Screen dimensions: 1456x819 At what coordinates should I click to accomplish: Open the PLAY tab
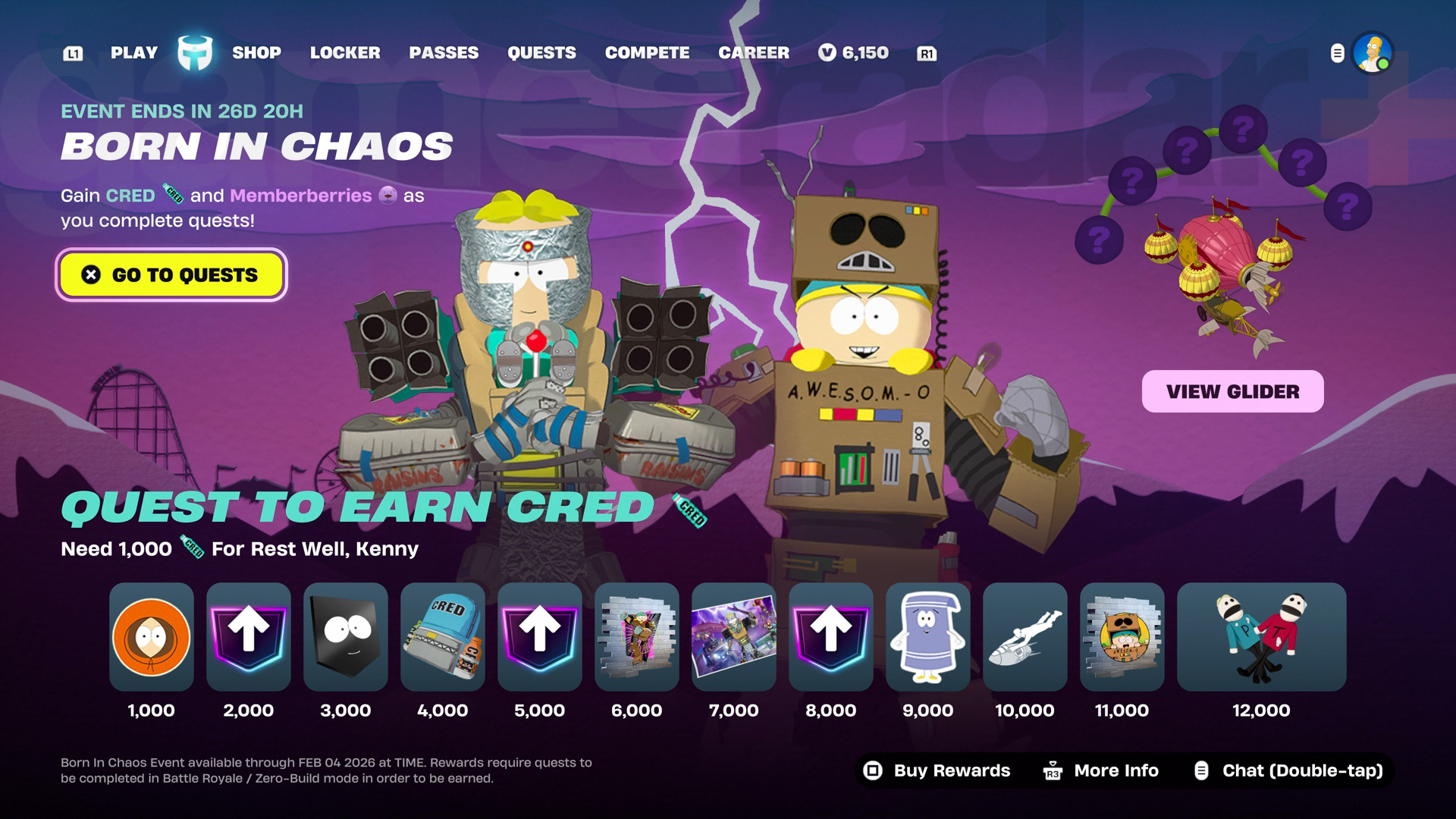[x=134, y=53]
